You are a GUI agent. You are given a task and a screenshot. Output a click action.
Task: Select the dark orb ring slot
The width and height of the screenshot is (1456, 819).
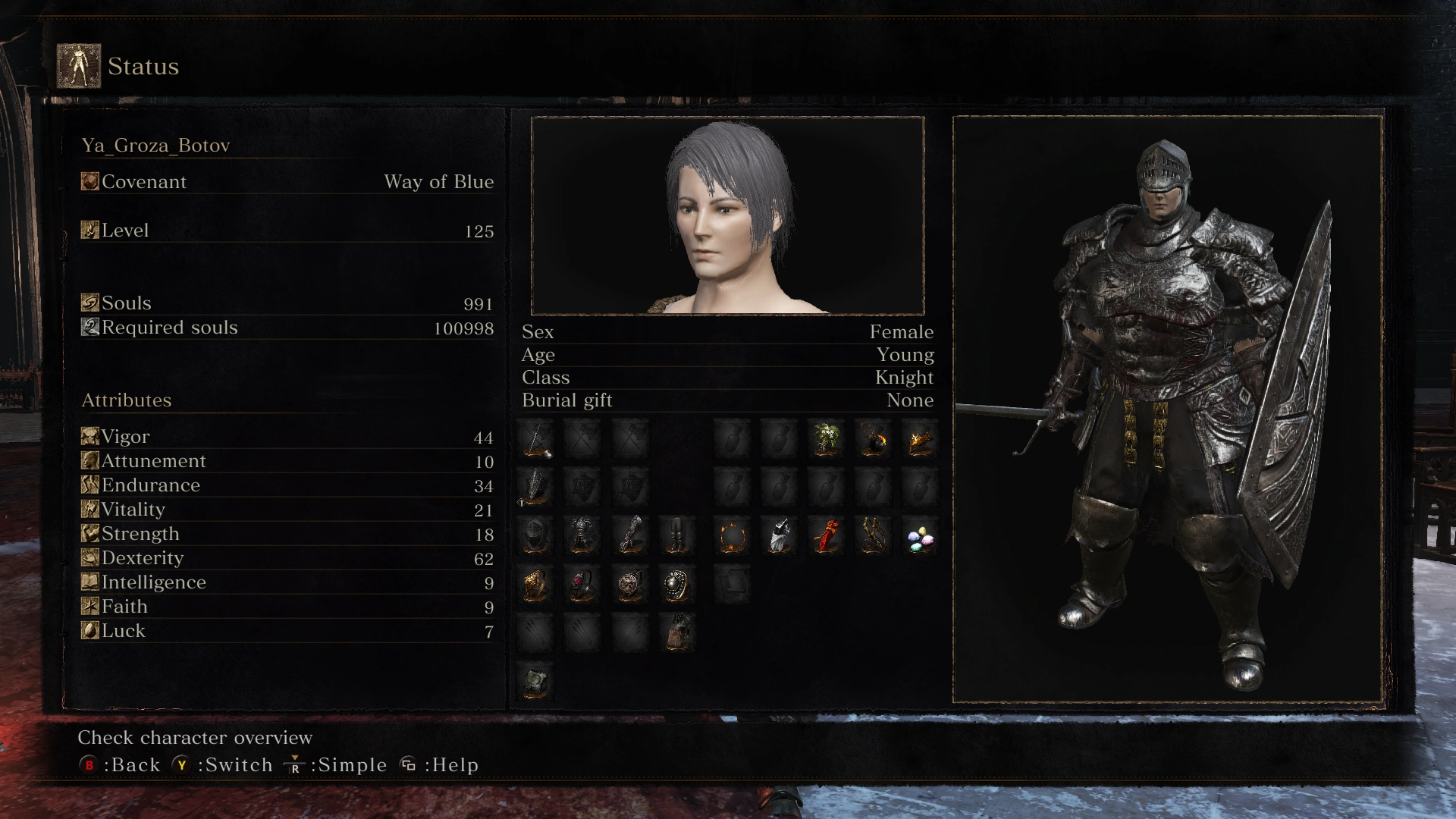pyautogui.click(x=676, y=585)
